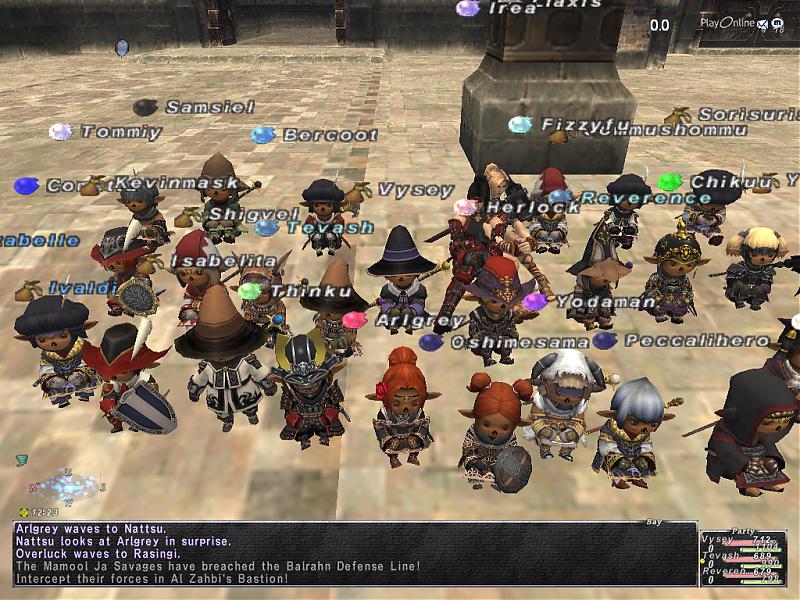Click the green wind weather icon
The width and height of the screenshot is (800, 600).
(x=22, y=460)
